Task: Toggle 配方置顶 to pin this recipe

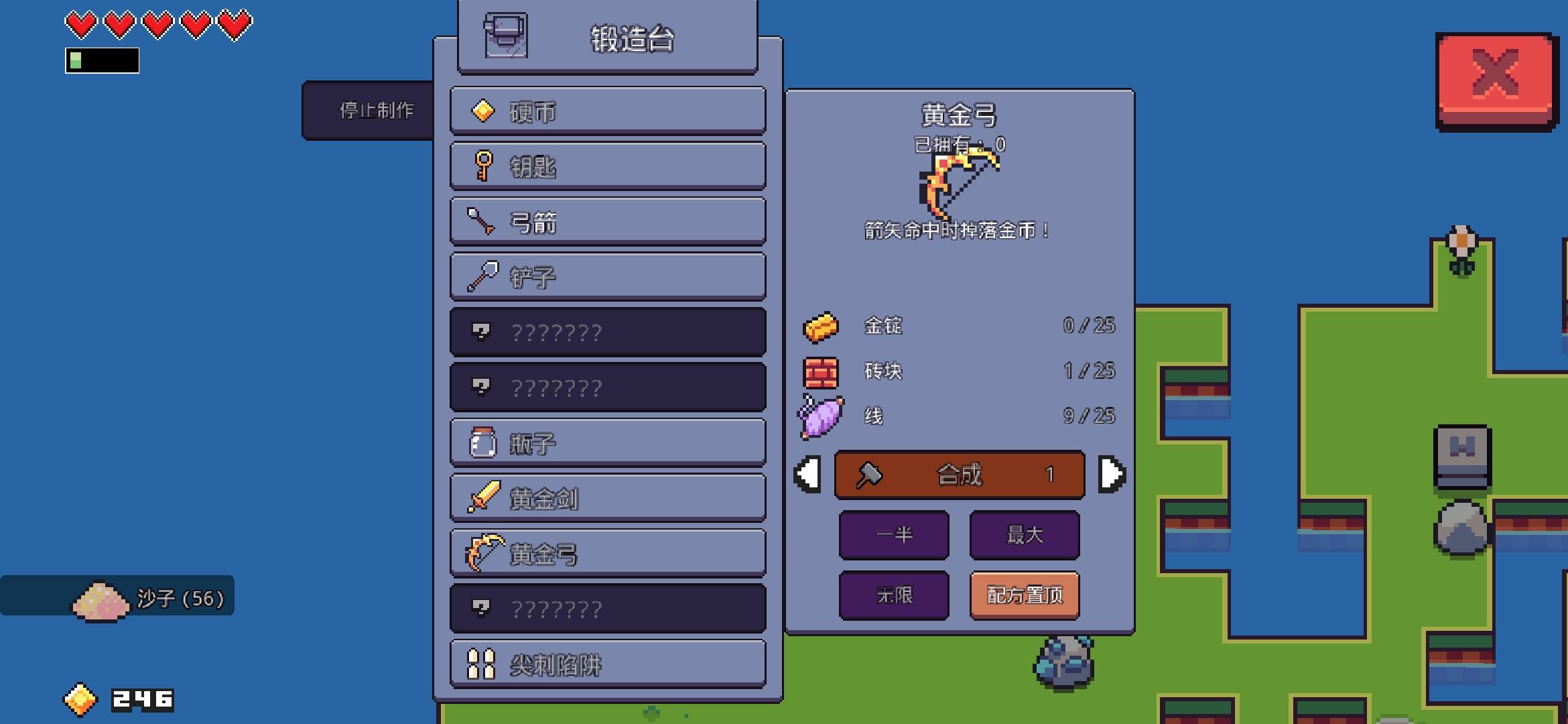Action: click(1024, 595)
